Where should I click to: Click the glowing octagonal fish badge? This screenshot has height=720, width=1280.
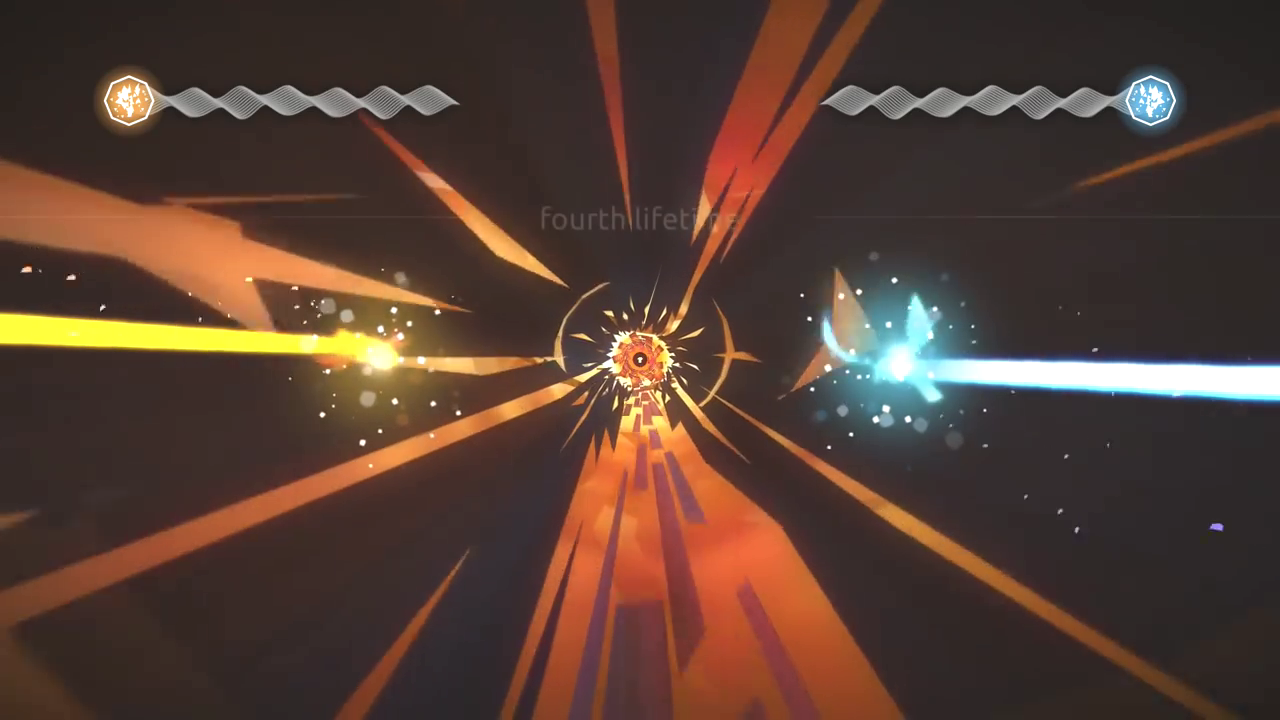click(1152, 99)
